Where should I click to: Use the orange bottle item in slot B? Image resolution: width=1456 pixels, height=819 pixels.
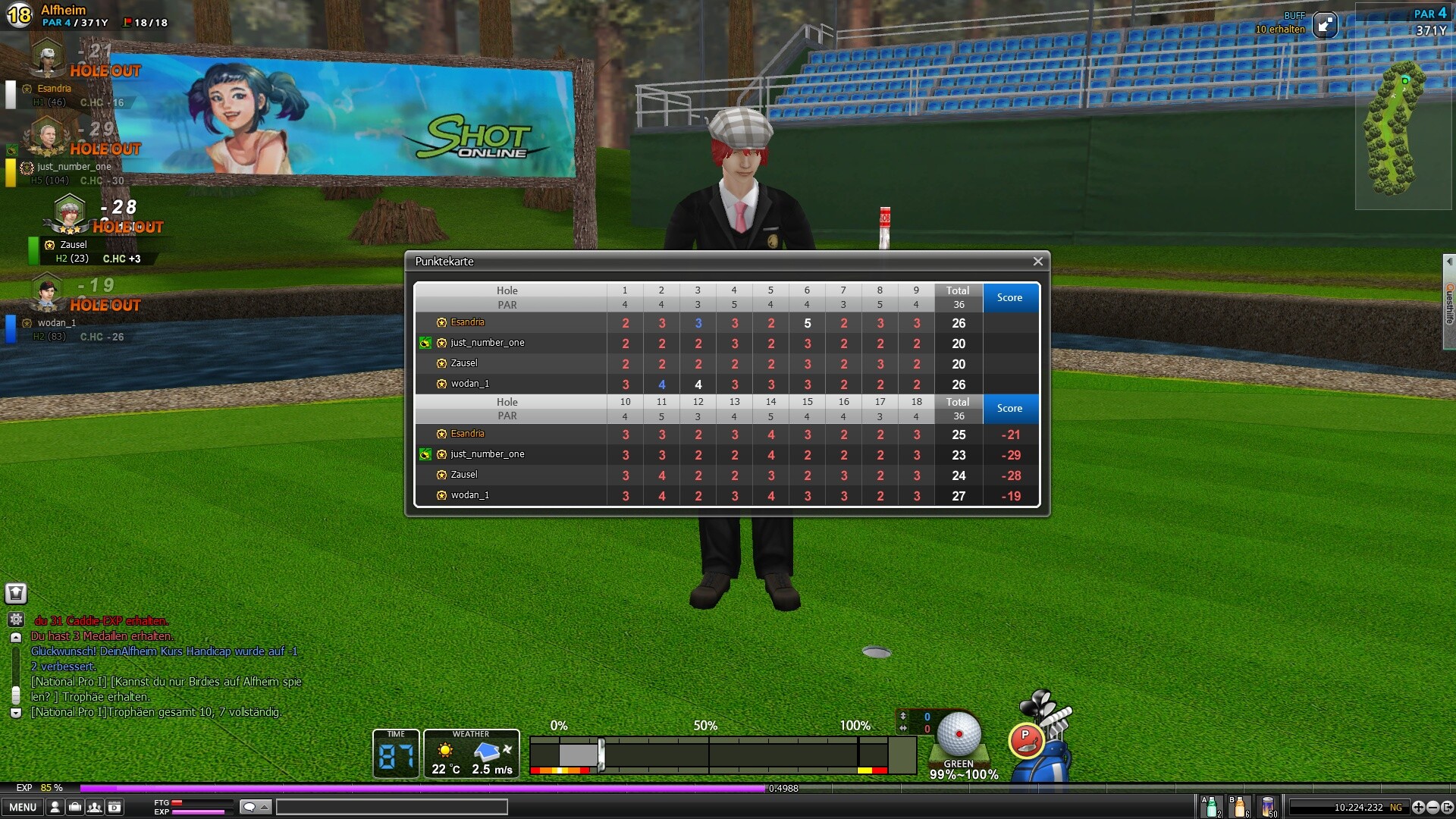1239,807
